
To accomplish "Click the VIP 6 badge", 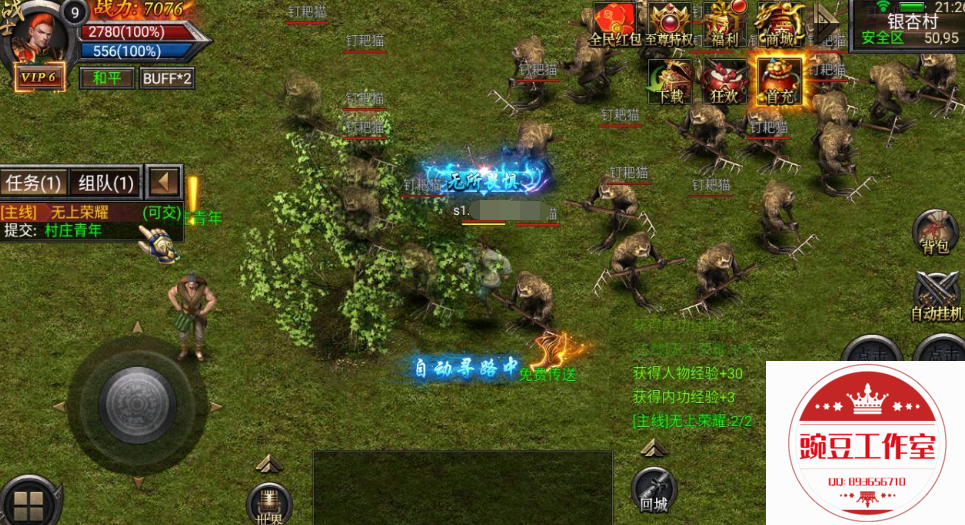I will (x=37, y=78).
